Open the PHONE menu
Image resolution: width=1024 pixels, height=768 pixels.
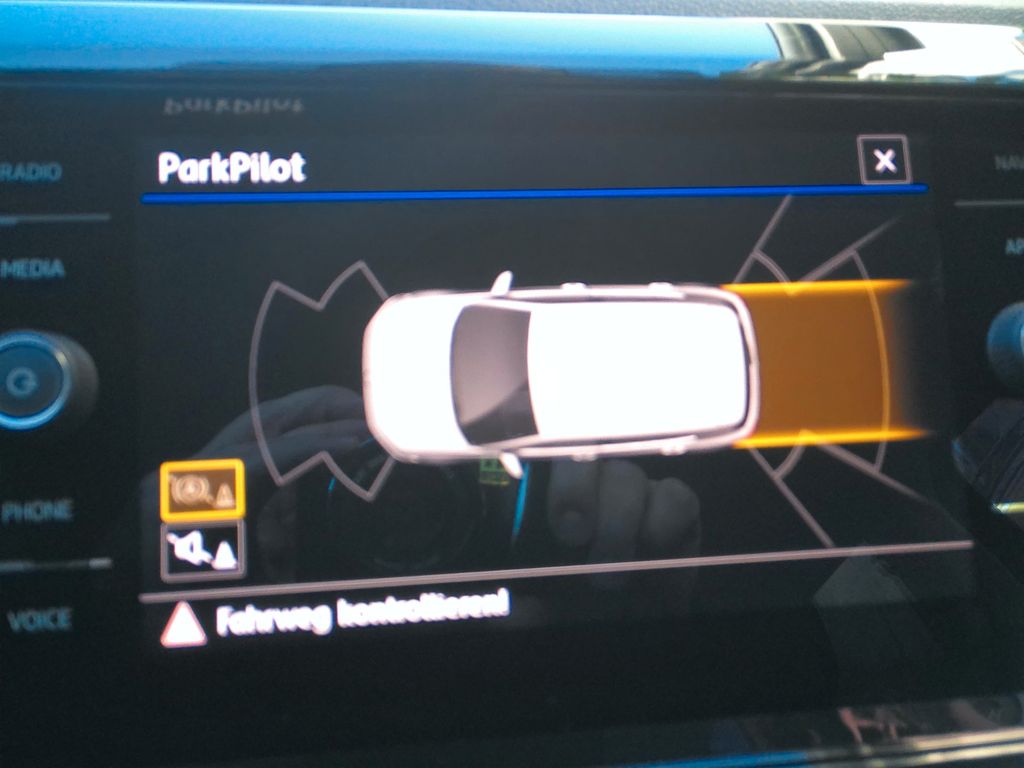coord(37,512)
